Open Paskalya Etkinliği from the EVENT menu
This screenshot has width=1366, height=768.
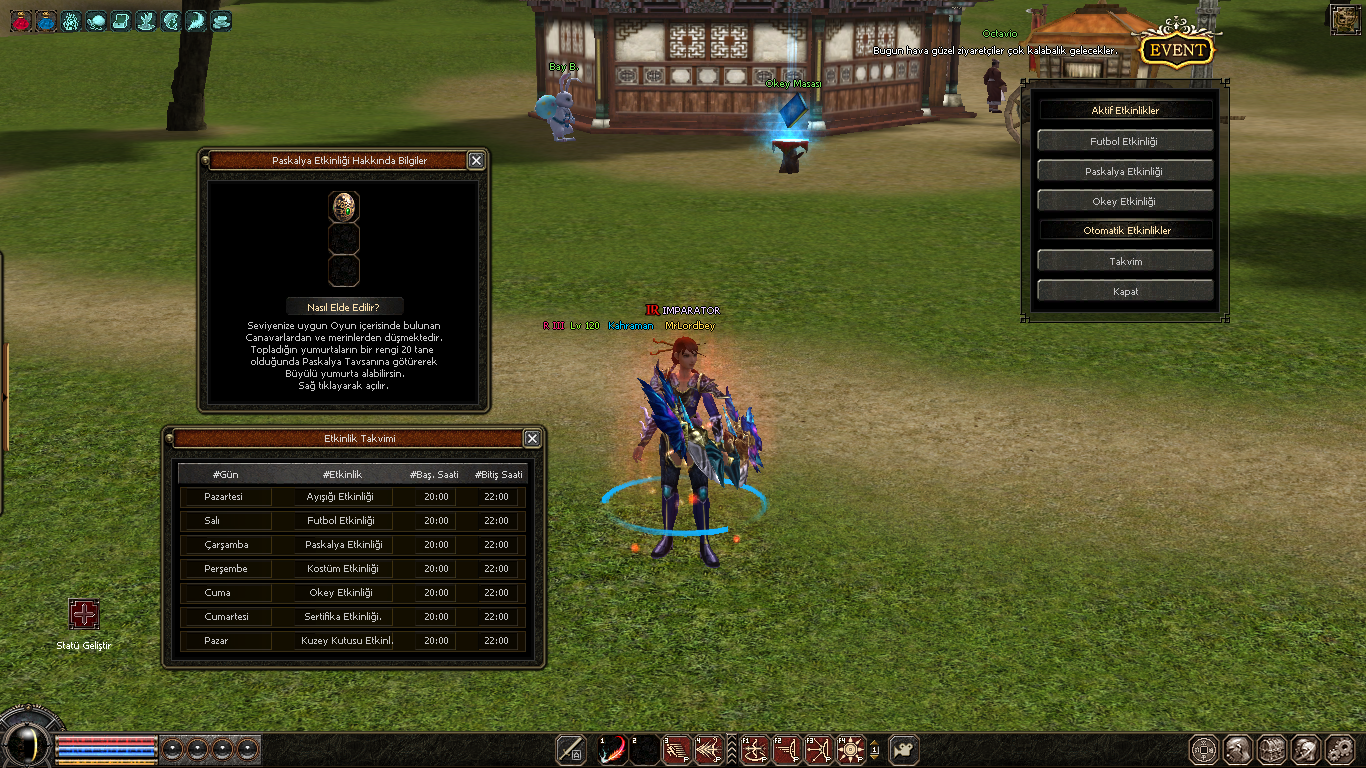1125,169
